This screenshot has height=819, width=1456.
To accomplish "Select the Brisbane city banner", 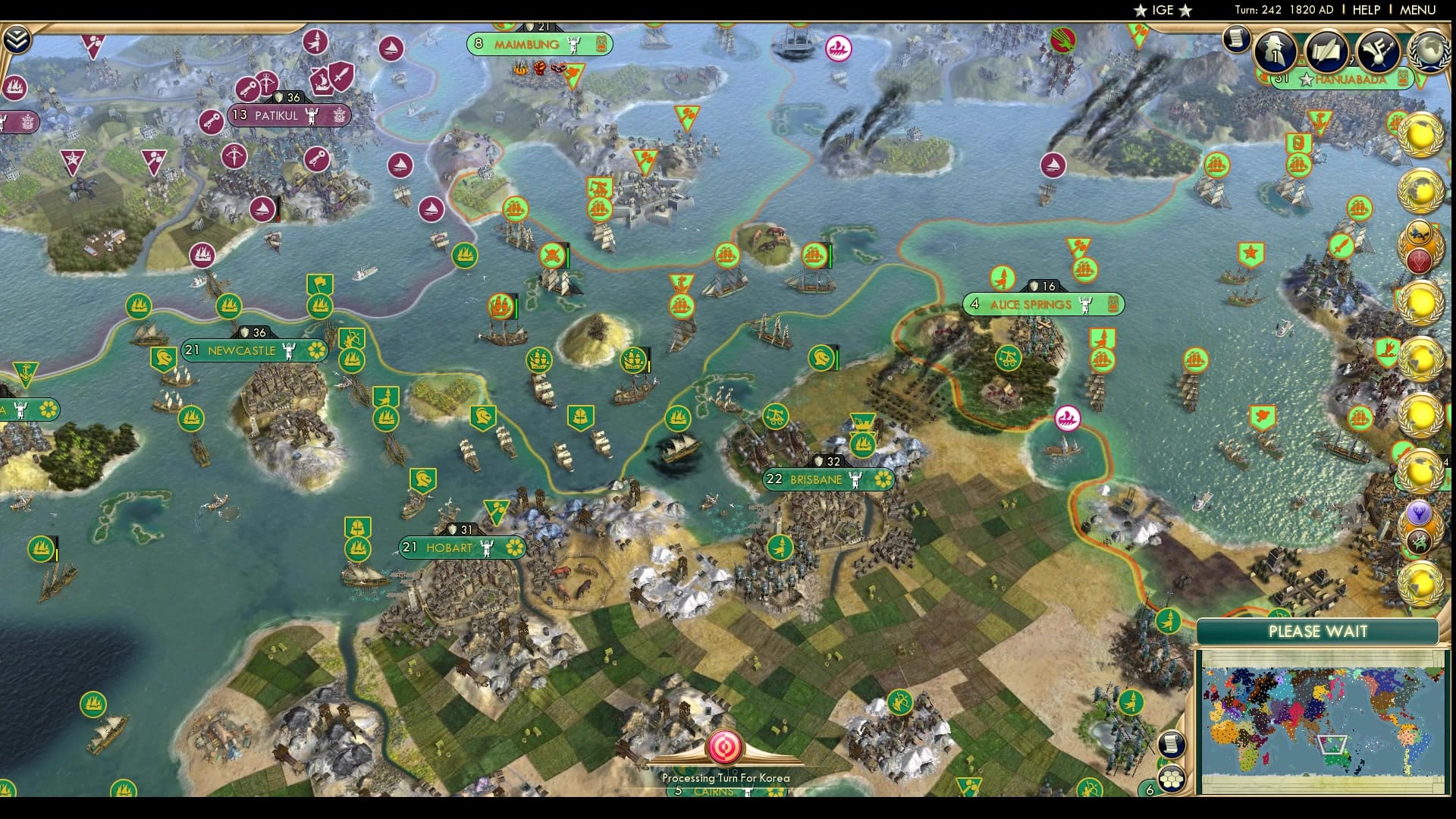I will [829, 479].
